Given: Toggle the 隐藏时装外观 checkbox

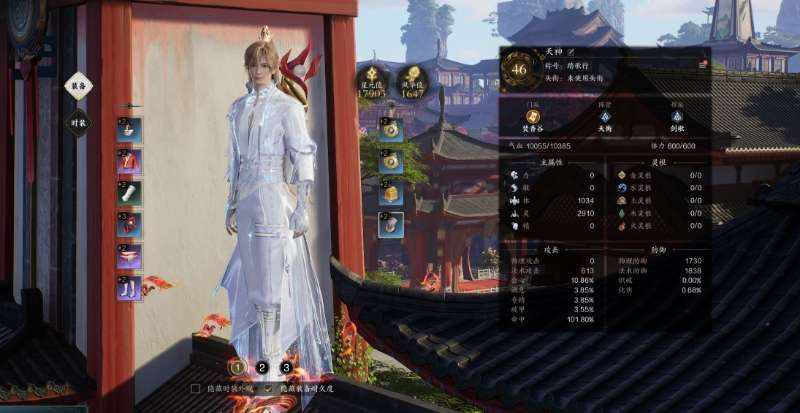Looking at the screenshot, I should (x=195, y=387).
